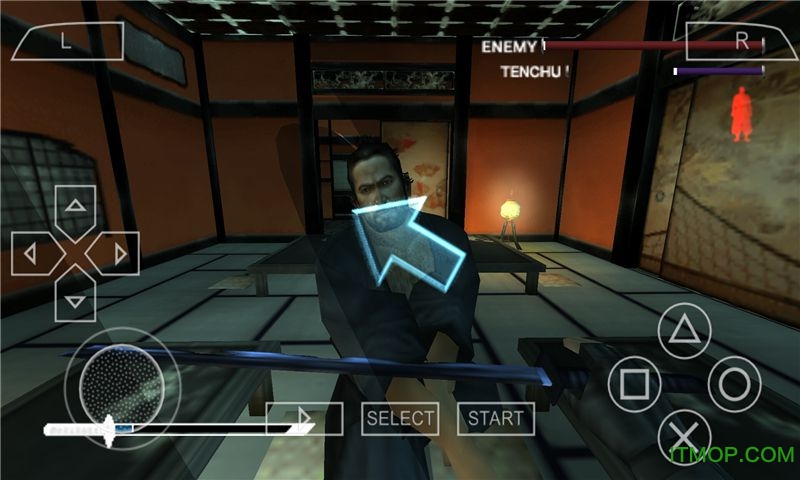Tap the triangle action button

point(684,331)
